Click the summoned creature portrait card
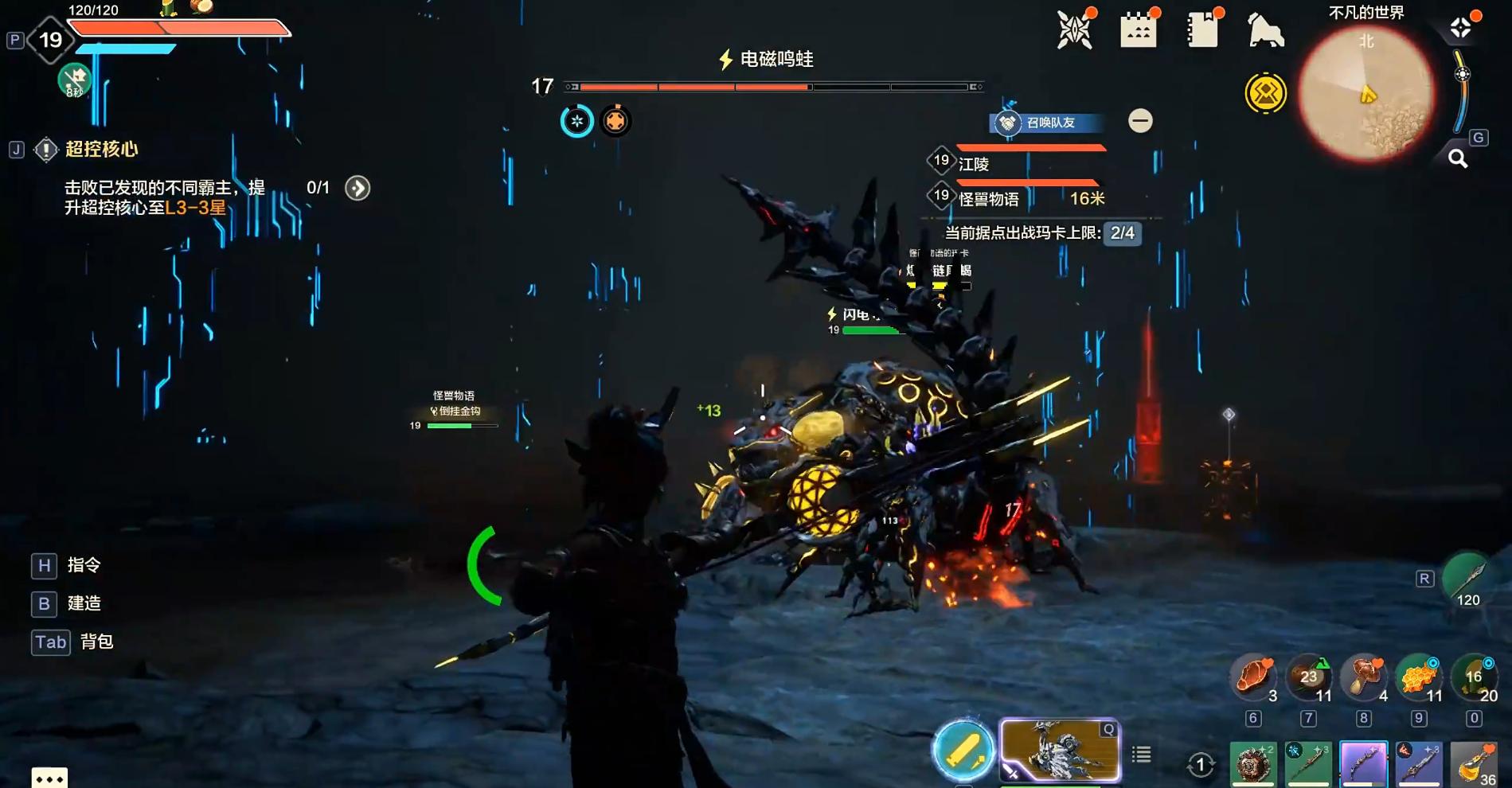This screenshot has width=1512, height=788. (x=1059, y=751)
